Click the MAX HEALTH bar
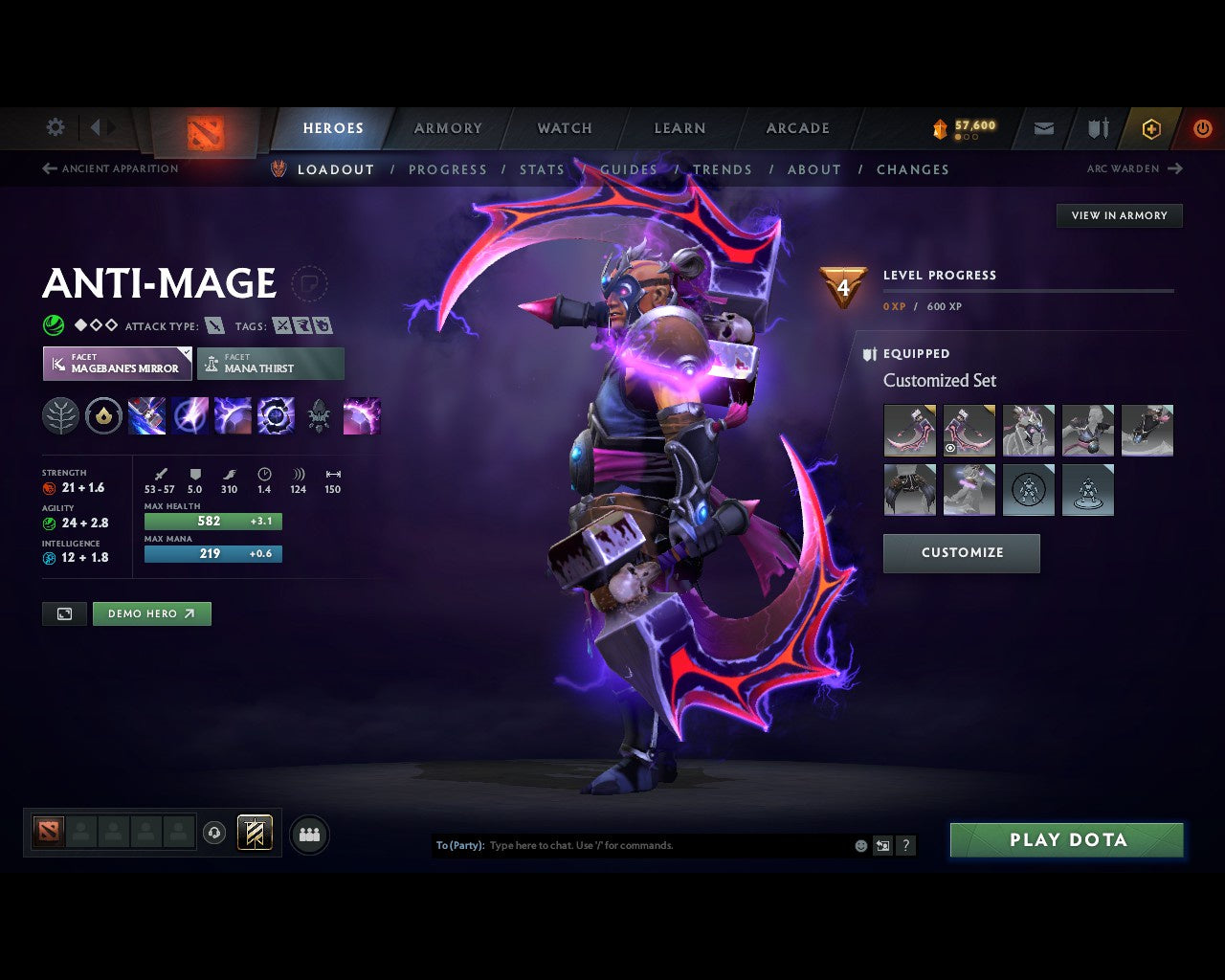The height and width of the screenshot is (980, 1225). pyautogui.click(x=212, y=521)
